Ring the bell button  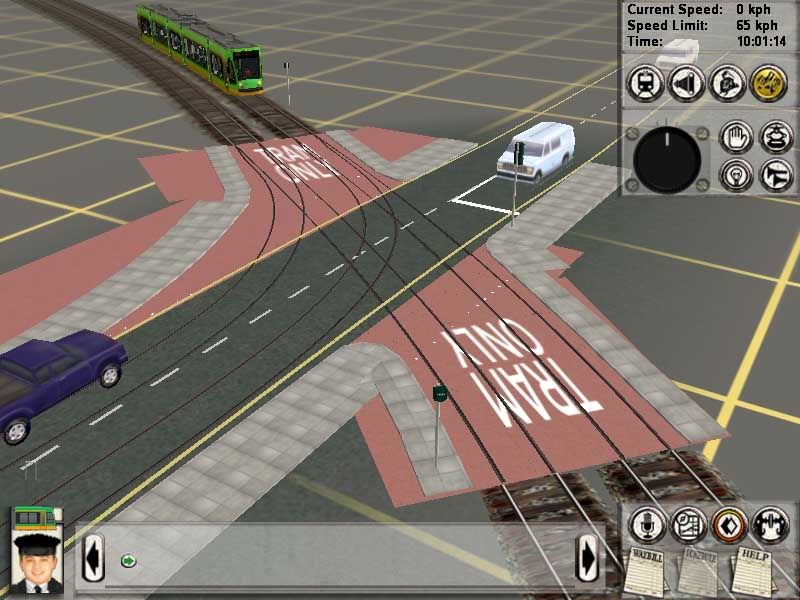coord(775,138)
